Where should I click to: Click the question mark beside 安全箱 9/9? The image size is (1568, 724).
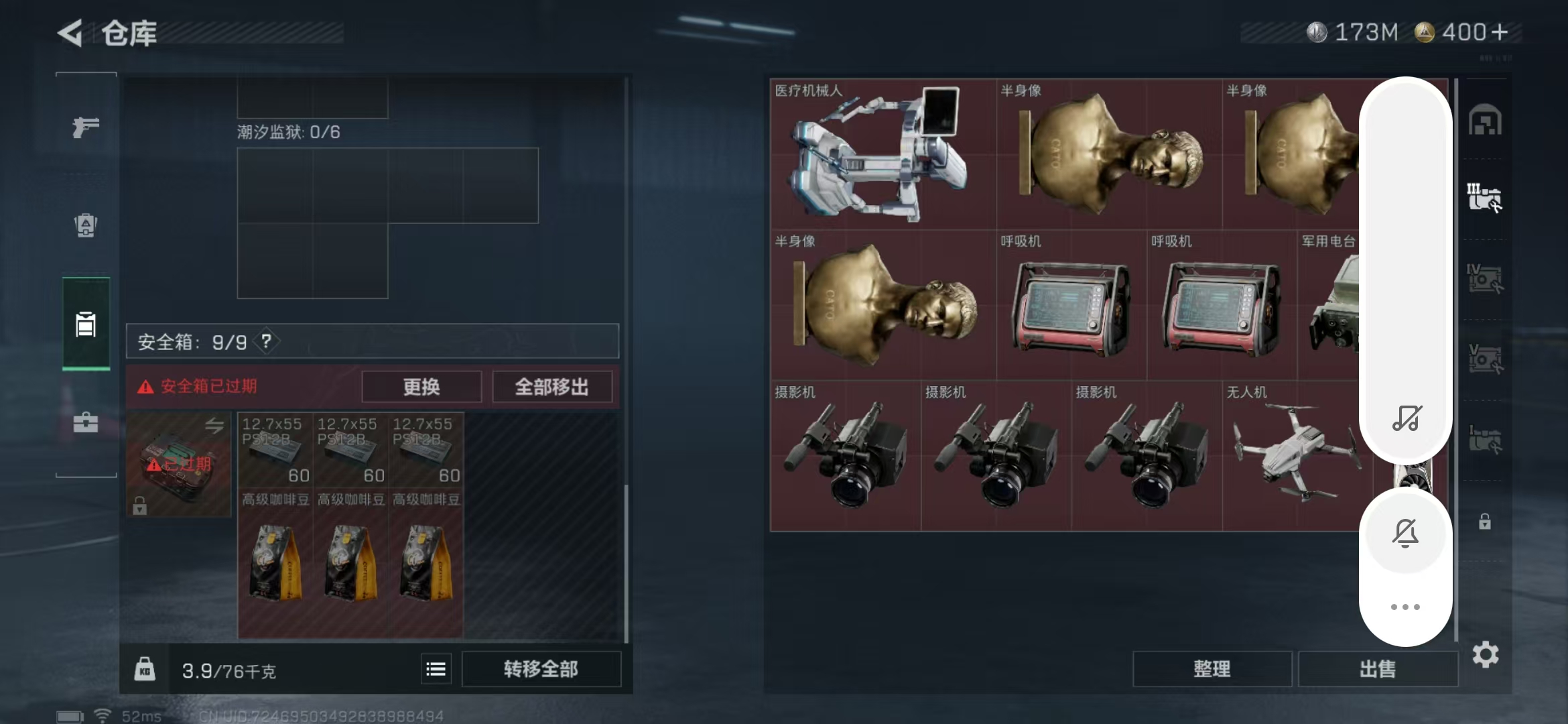(x=267, y=341)
